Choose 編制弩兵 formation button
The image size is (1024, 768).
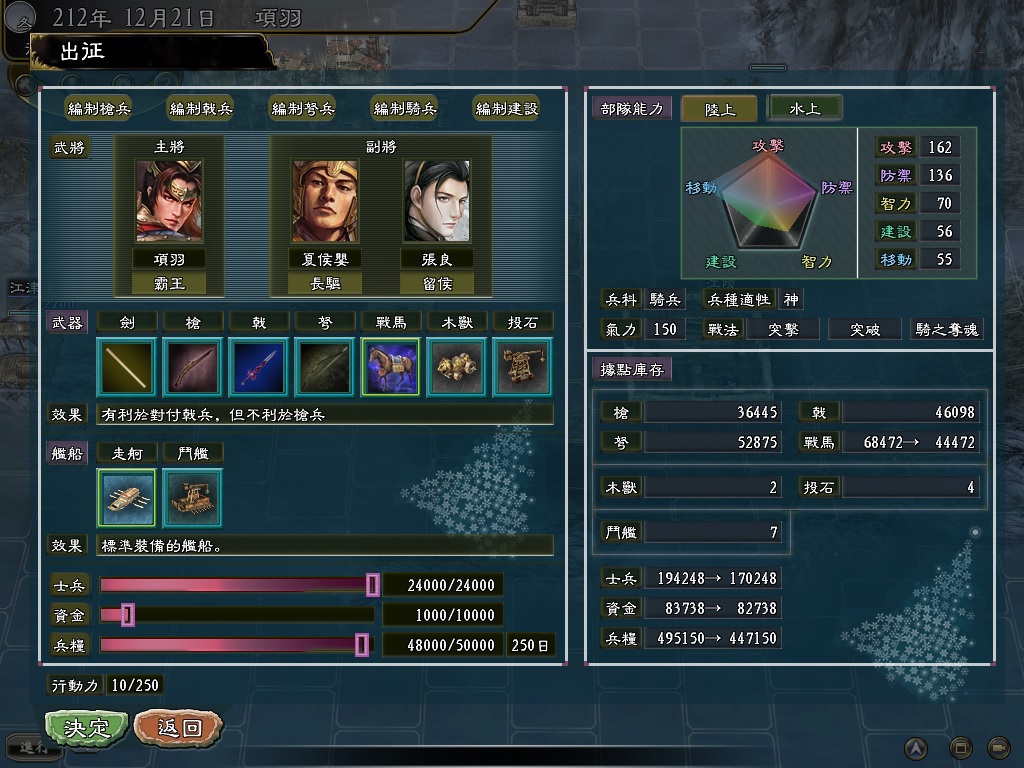[x=303, y=109]
